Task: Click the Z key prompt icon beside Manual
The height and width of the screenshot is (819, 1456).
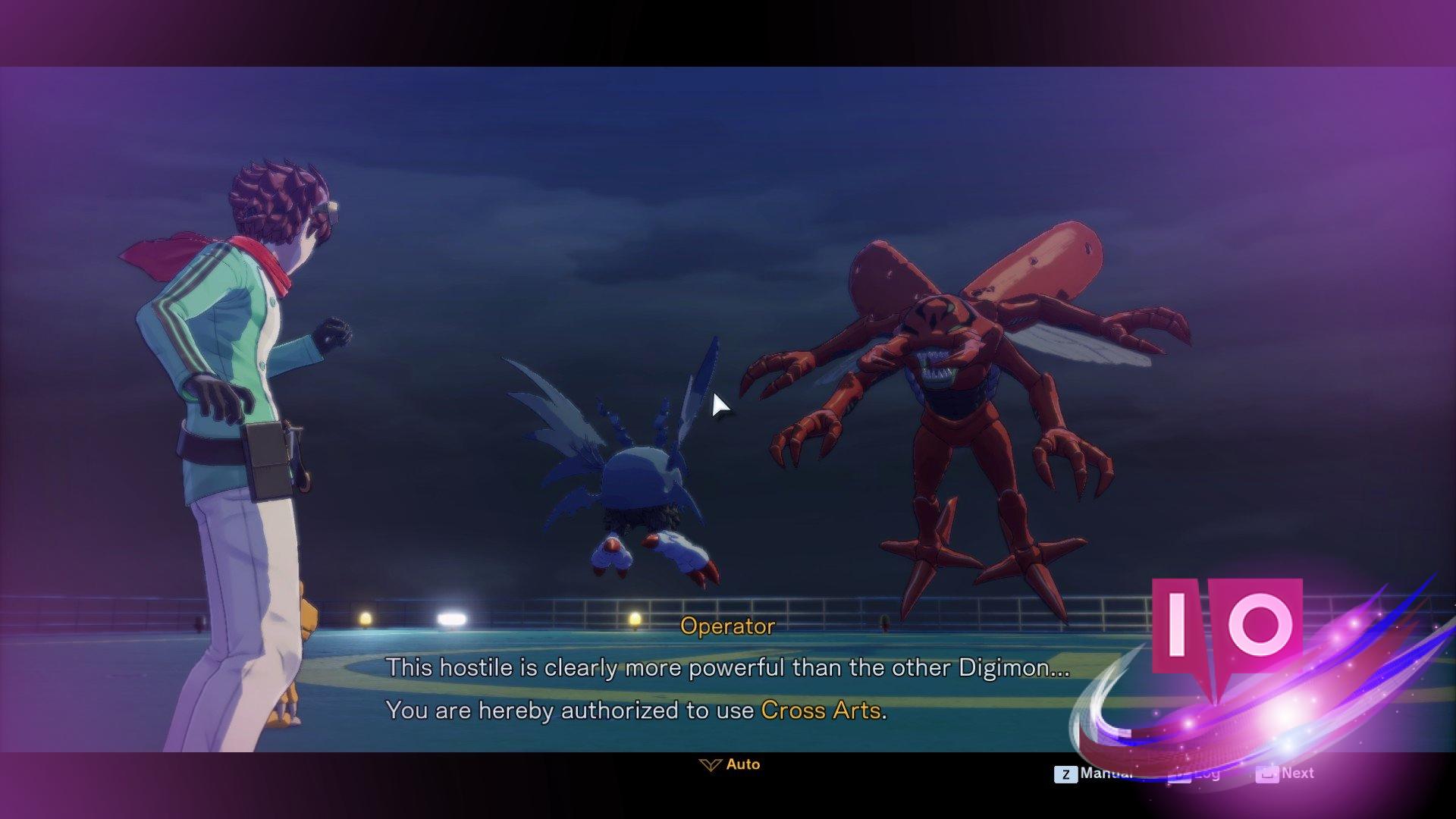Action: tap(1065, 773)
